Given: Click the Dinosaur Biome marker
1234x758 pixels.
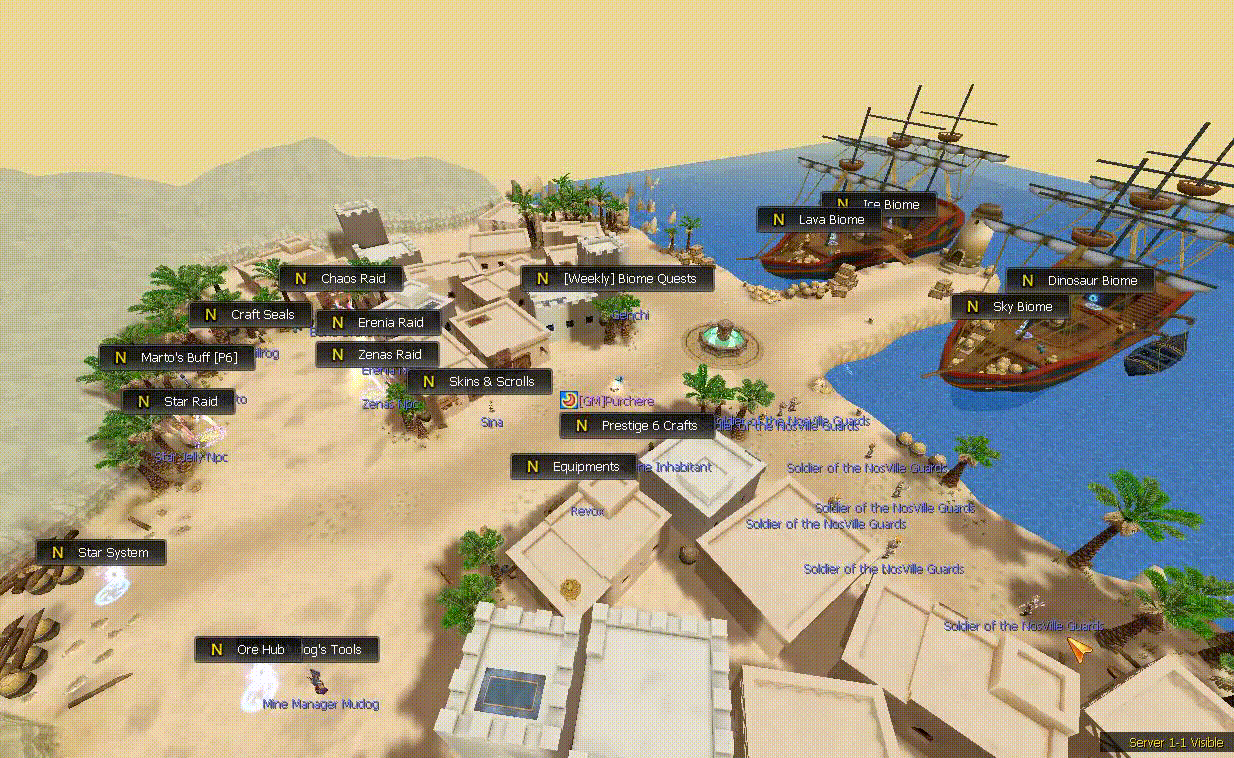Looking at the screenshot, I should point(1080,281).
